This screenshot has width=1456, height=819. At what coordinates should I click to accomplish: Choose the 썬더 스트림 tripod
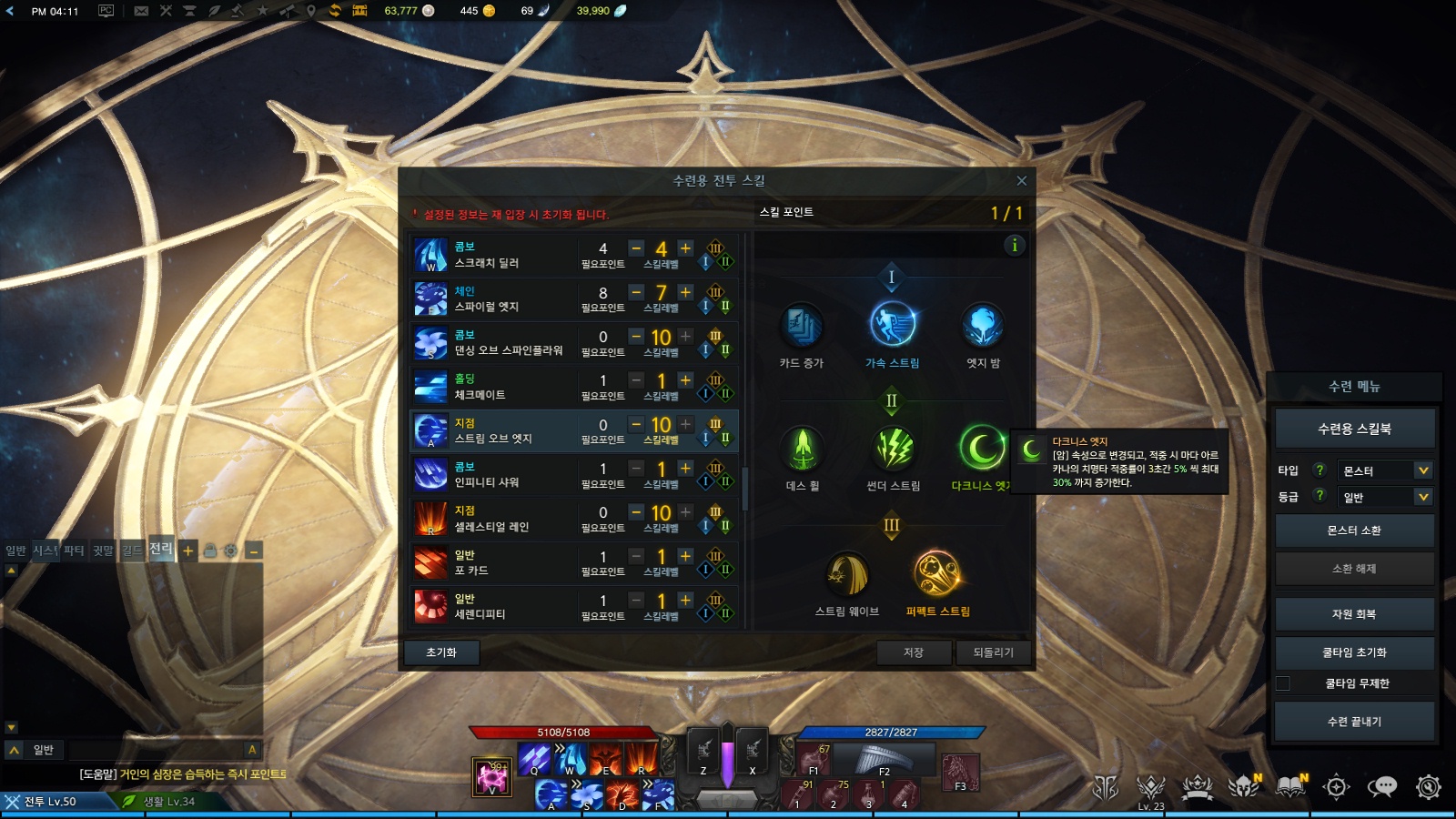tap(893, 448)
